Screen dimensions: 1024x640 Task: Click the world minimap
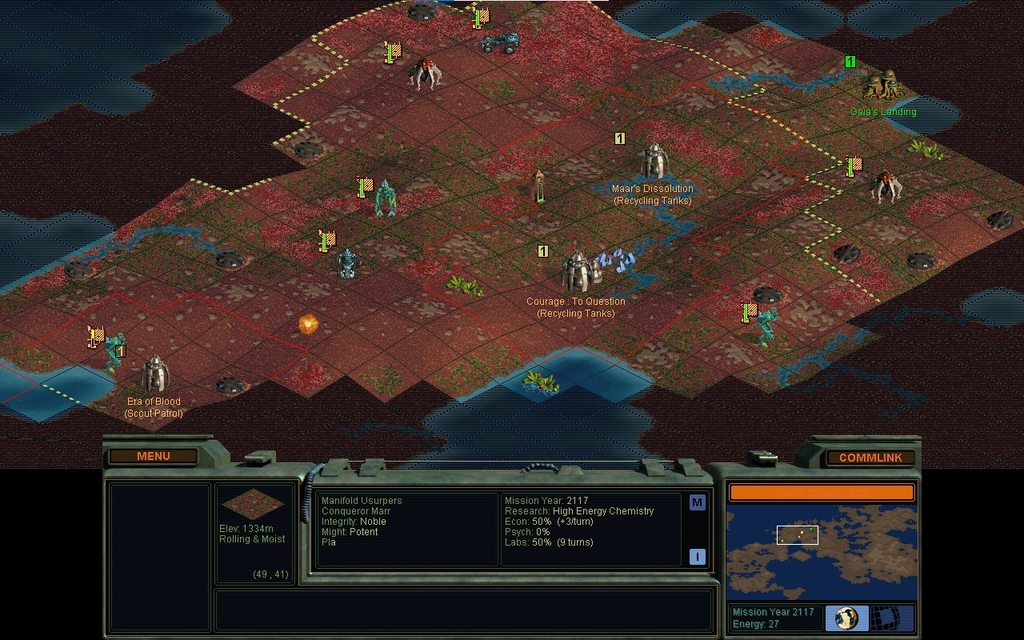coord(821,552)
